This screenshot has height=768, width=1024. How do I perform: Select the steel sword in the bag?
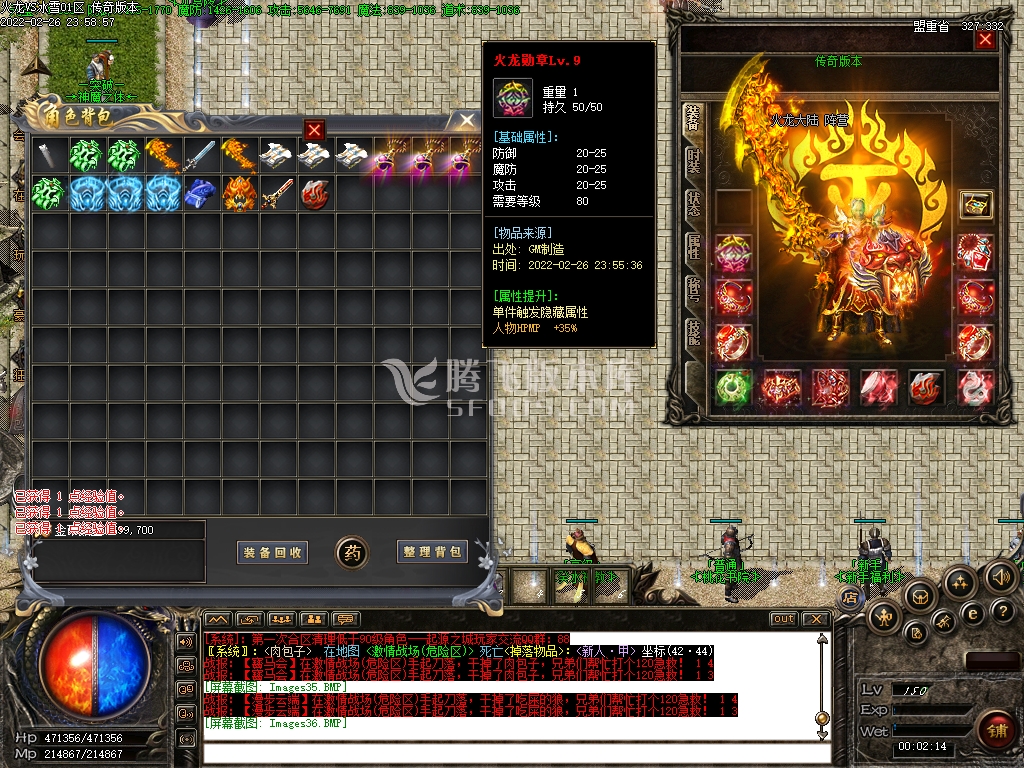pyautogui.click(x=200, y=155)
